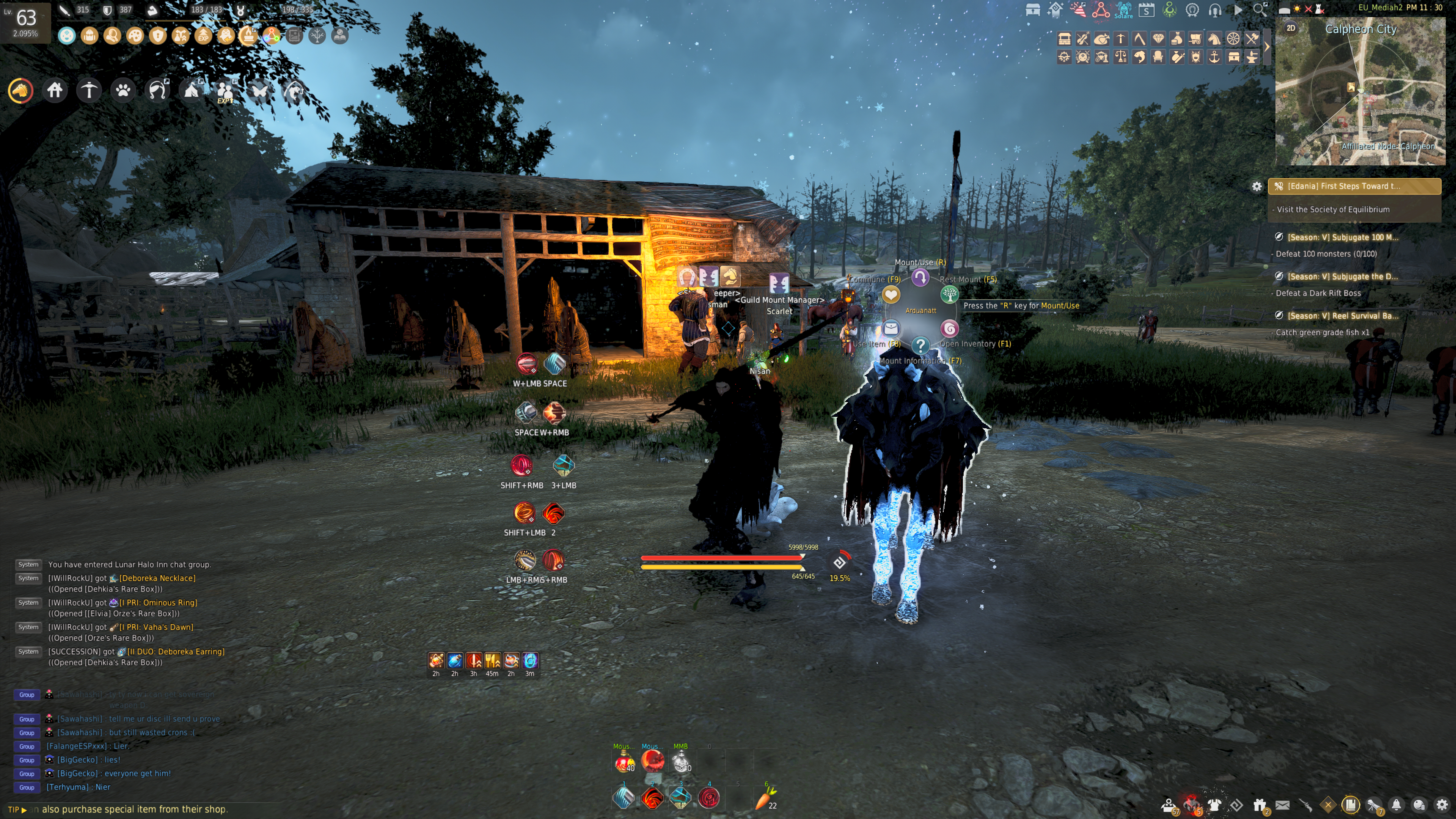The height and width of the screenshot is (819, 1456).
Task: Open the house residence icon
Action: (55, 90)
